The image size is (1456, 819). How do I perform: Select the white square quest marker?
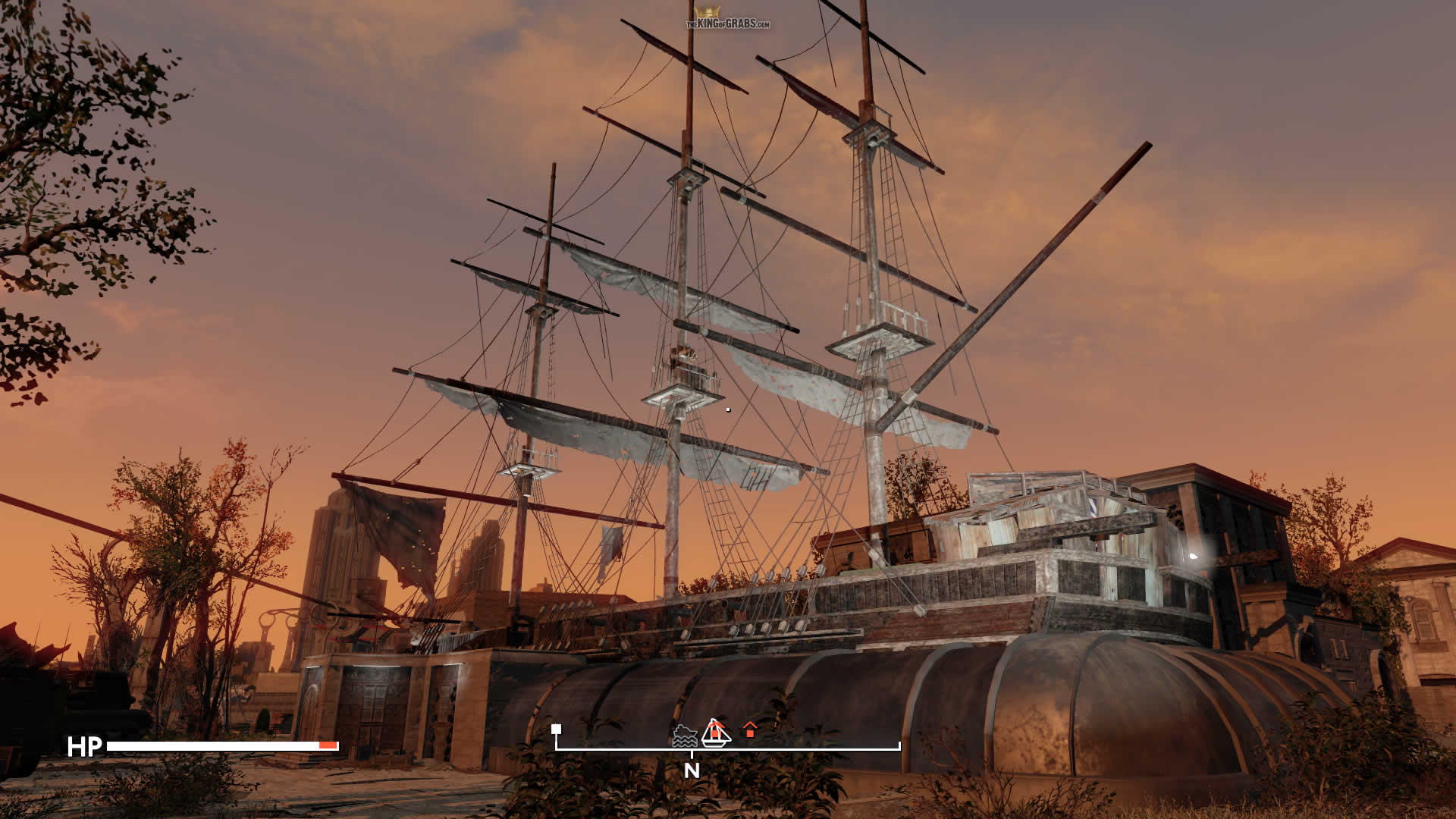(556, 729)
